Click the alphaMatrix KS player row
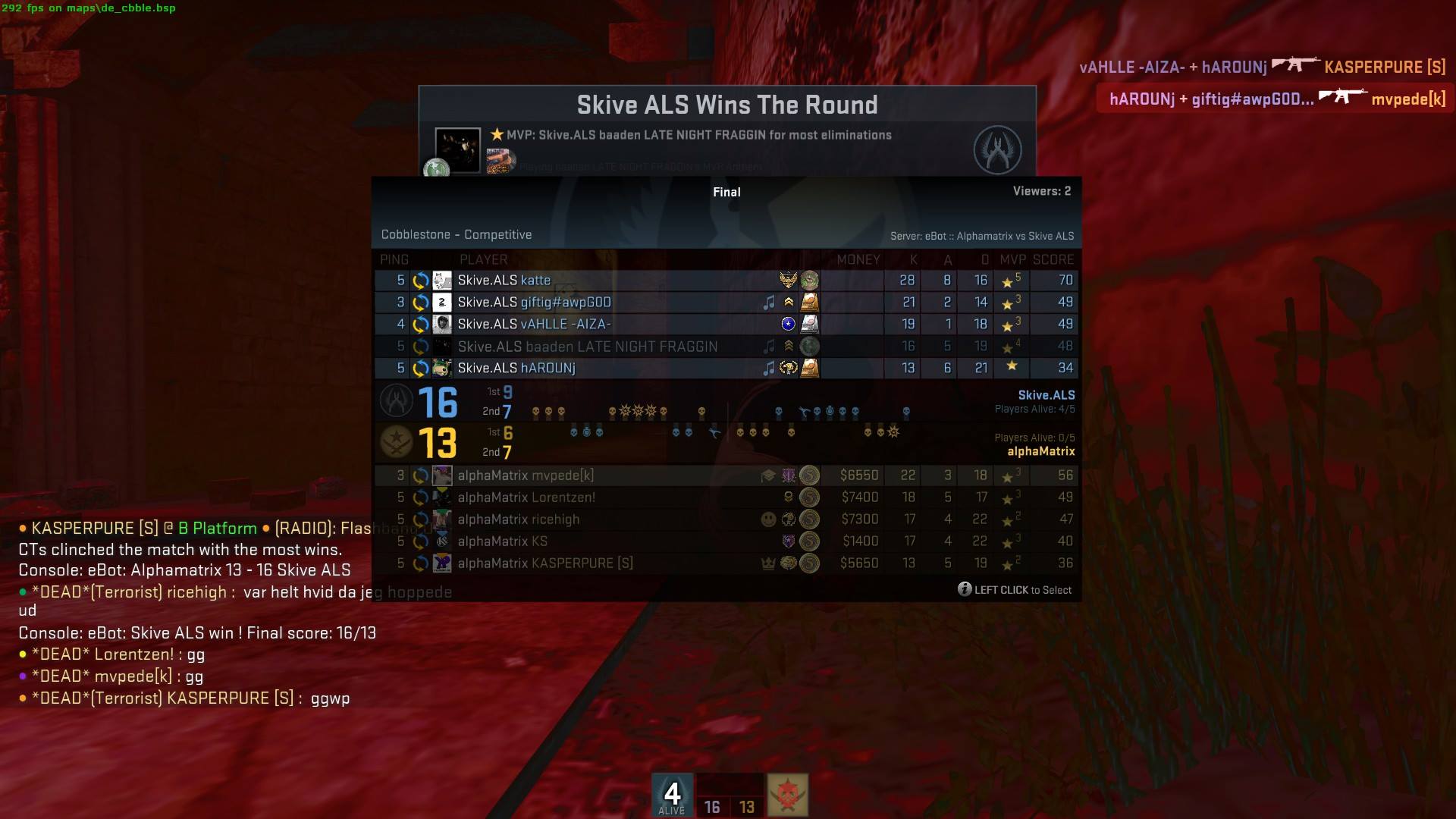The image size is (1456, 819). coord(607,541)
